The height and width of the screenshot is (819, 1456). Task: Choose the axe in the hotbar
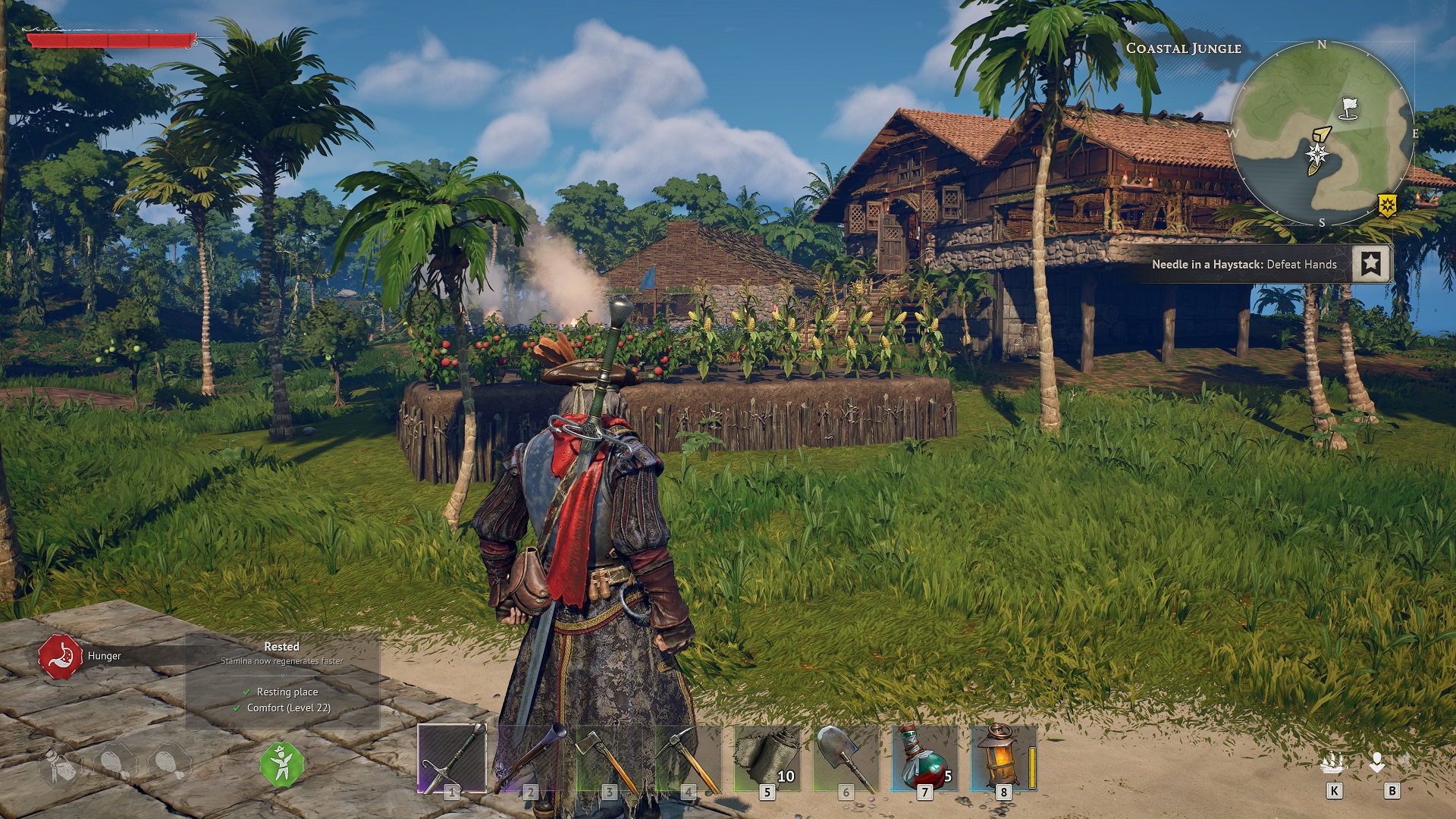pos(610,758)
